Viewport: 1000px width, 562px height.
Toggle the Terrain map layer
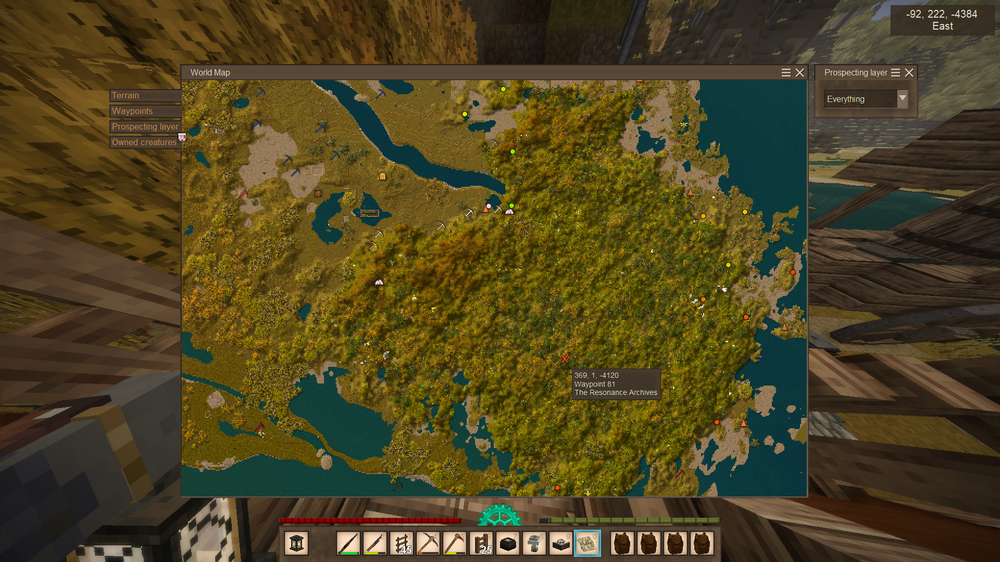pos(144,96)
